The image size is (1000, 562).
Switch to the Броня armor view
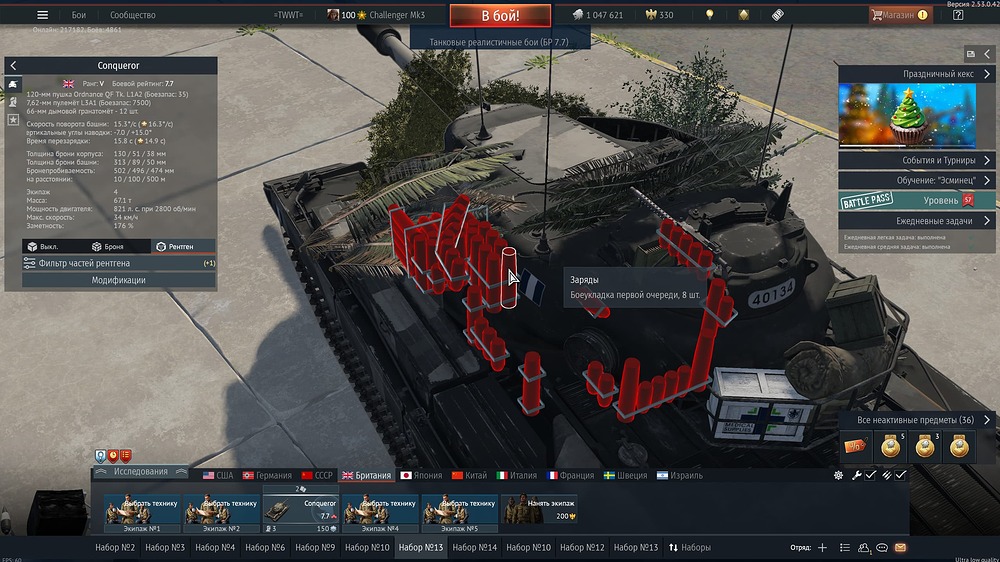[107, 246]
